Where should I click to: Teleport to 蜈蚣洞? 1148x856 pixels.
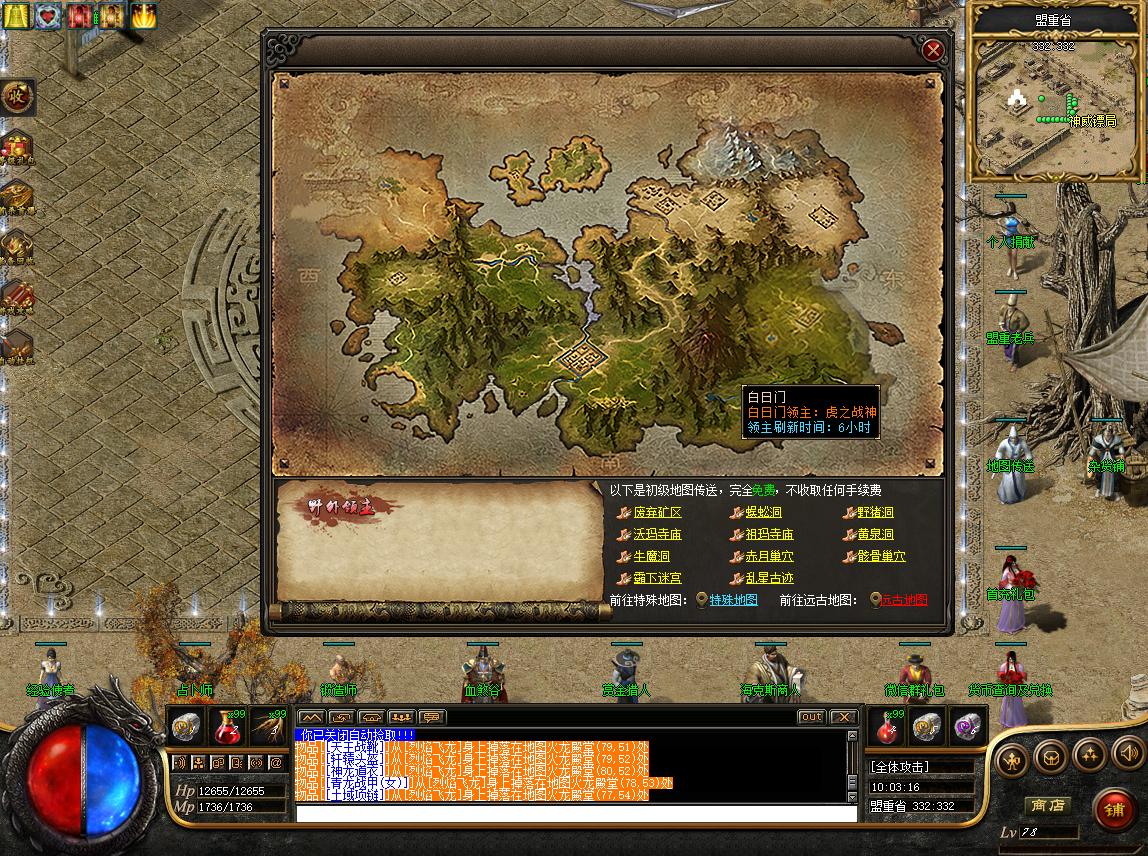763,512
